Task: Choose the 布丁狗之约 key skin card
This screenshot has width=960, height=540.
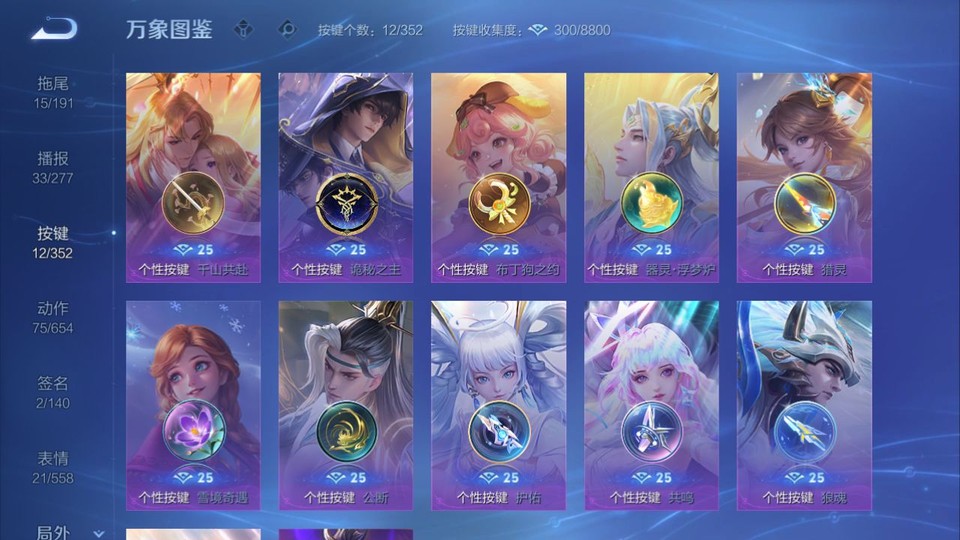Action: (498, 177)
